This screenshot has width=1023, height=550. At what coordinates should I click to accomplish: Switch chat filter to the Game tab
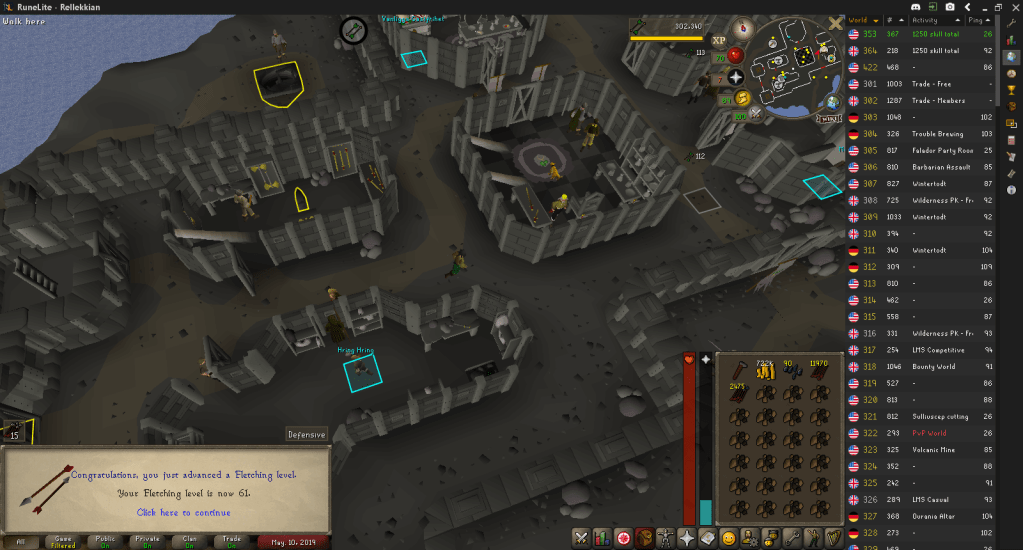pyautogui.click(x=62, y=541)
